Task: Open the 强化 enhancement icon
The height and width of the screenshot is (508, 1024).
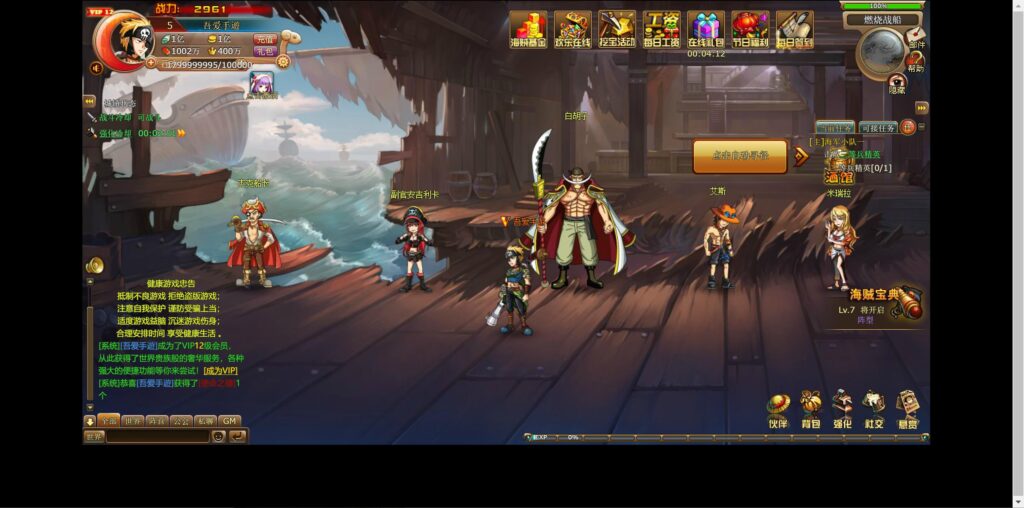Action: 842,410
